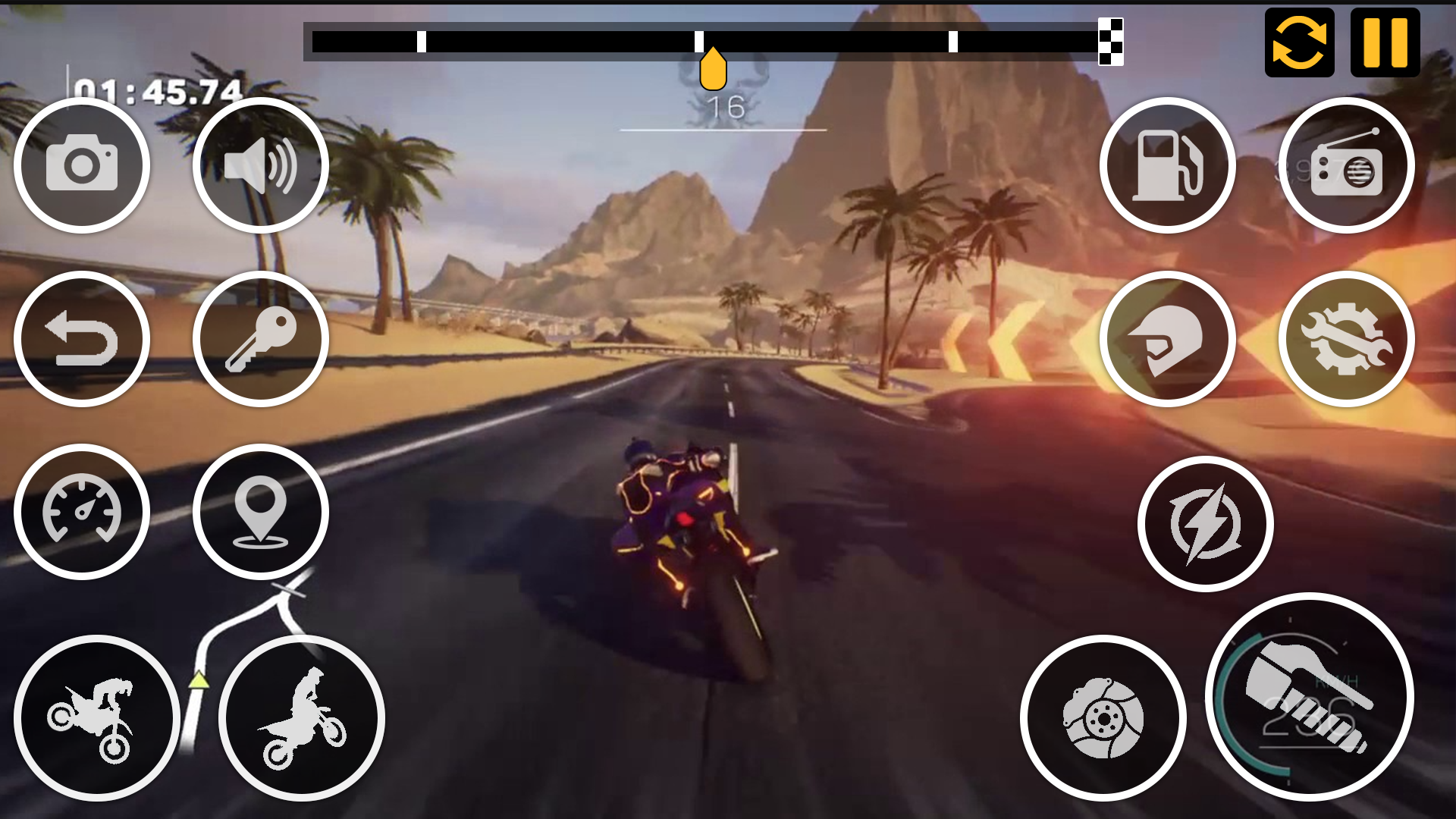Open the key unlock option
Image resolution: width=1456 pixels, height=819 pixels.
click(262, 339)
